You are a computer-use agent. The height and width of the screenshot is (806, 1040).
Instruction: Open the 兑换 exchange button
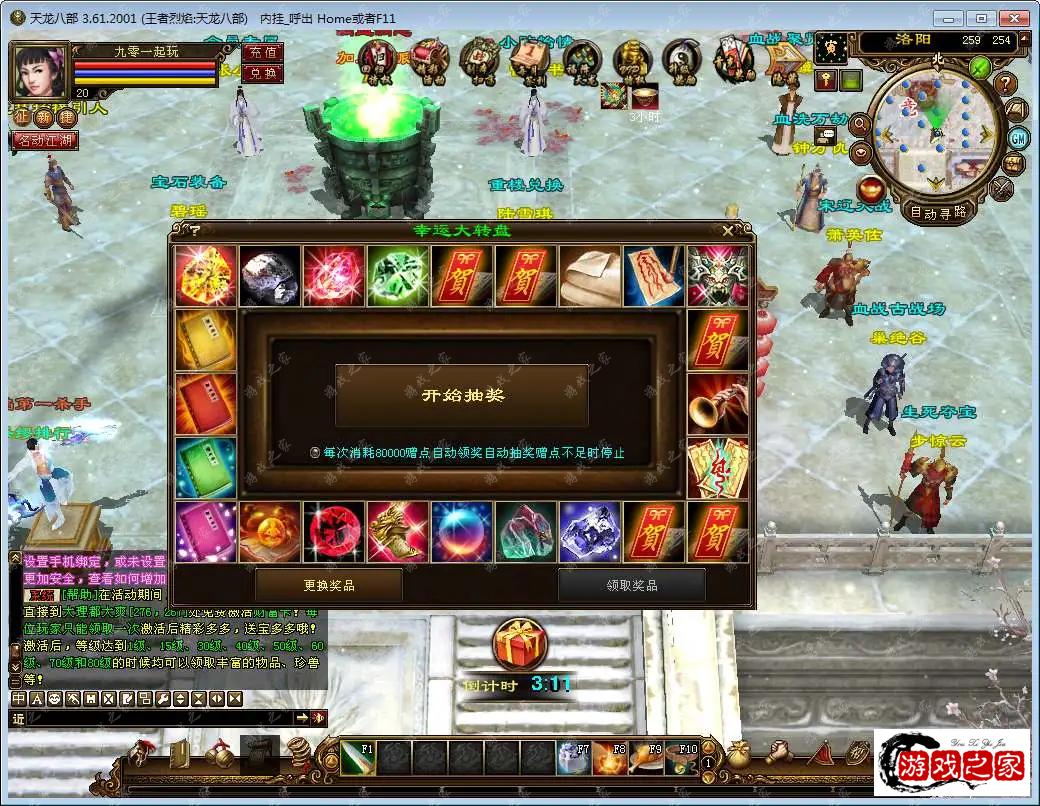tap(263, 73)
